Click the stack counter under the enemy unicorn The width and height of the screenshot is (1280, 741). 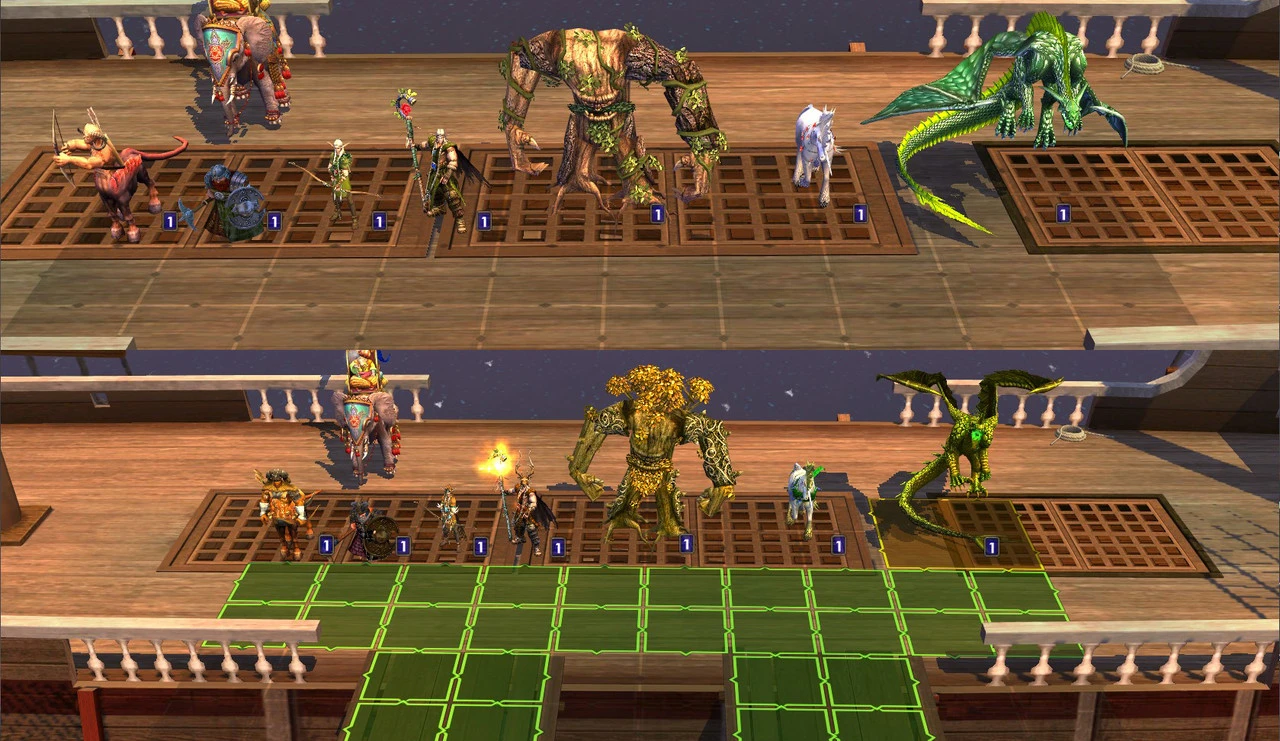point(860,212)
